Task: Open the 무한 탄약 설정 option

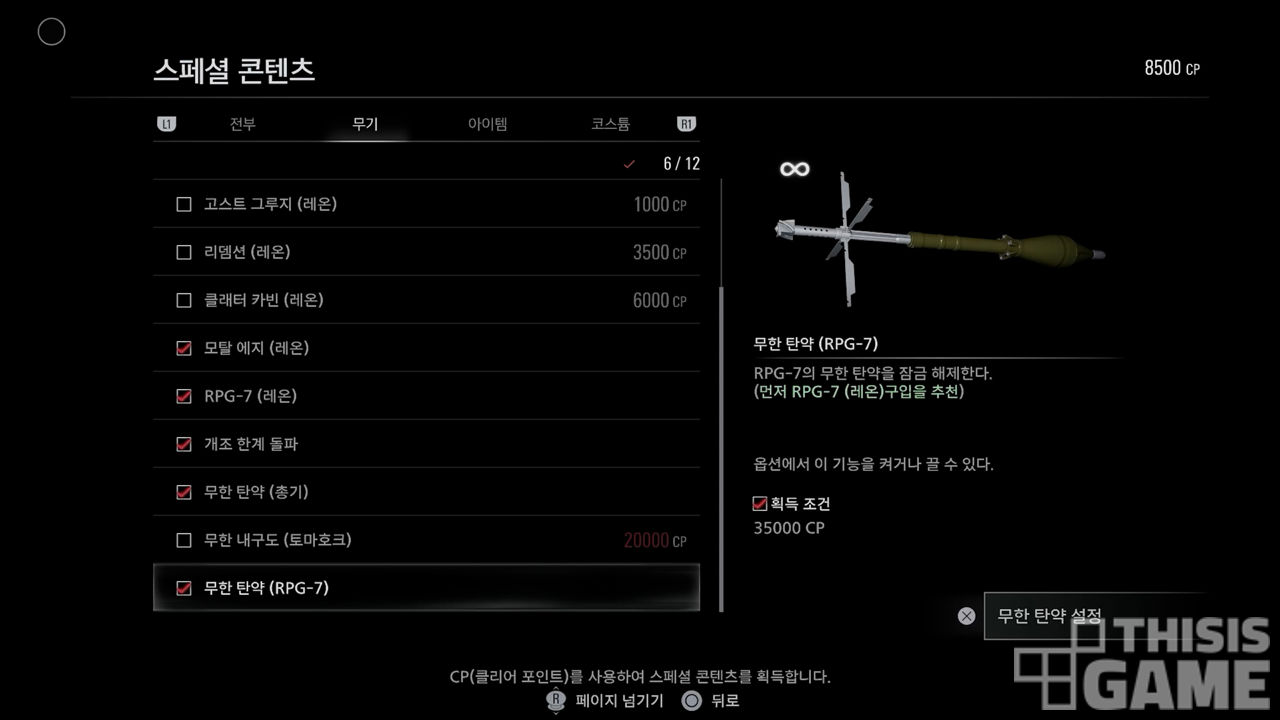Action: (1049, 616)
